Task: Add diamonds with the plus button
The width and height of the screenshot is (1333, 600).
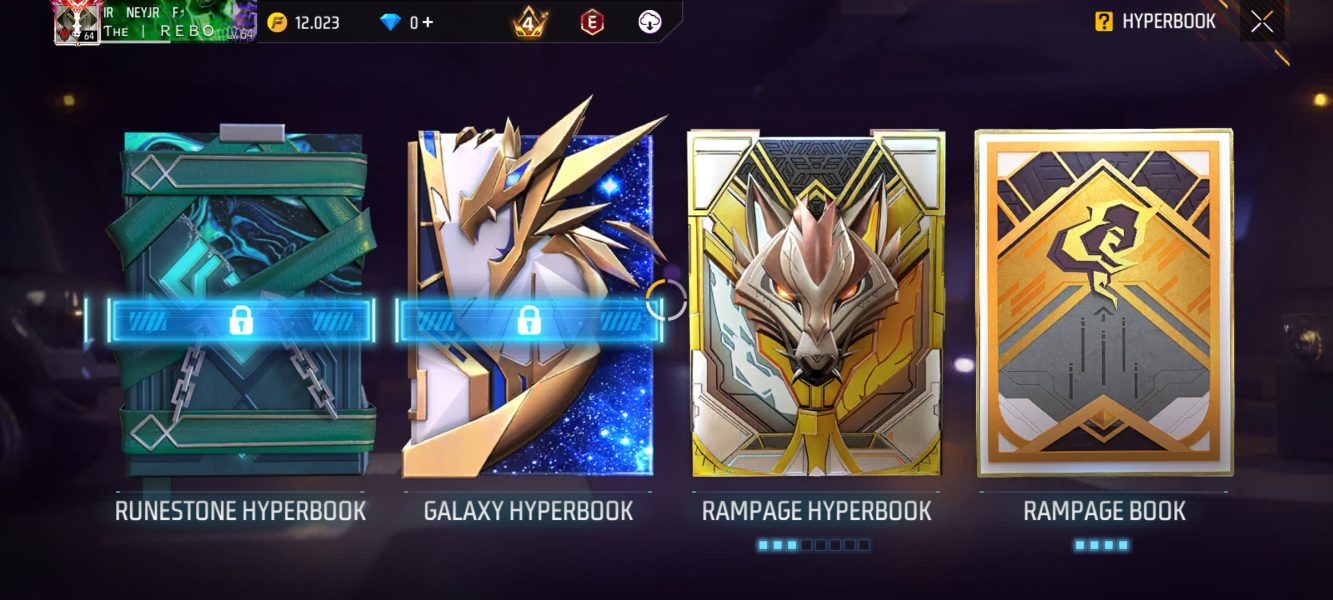Action: 428,22
